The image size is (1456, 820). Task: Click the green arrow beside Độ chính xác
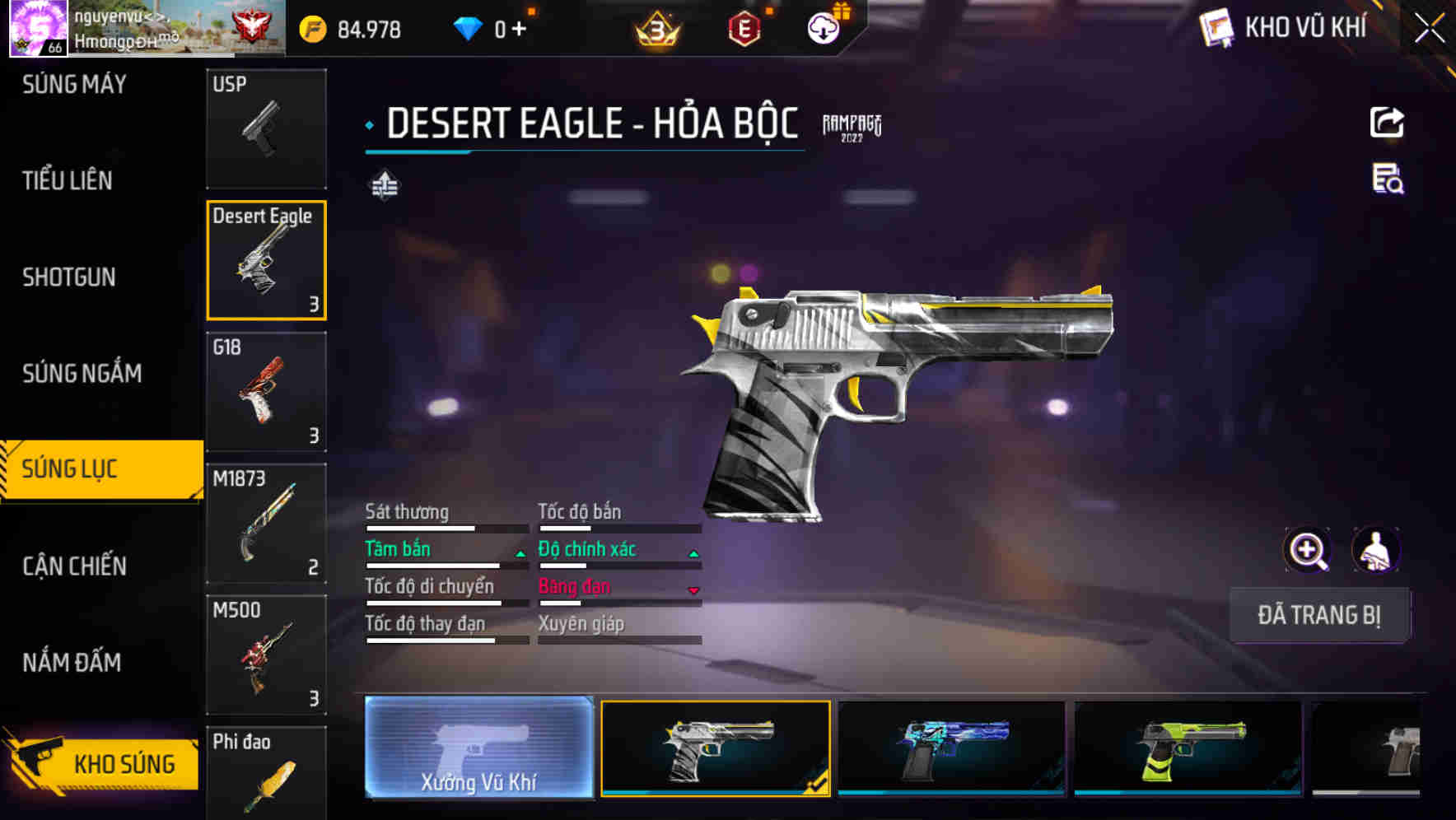(694, 553)
